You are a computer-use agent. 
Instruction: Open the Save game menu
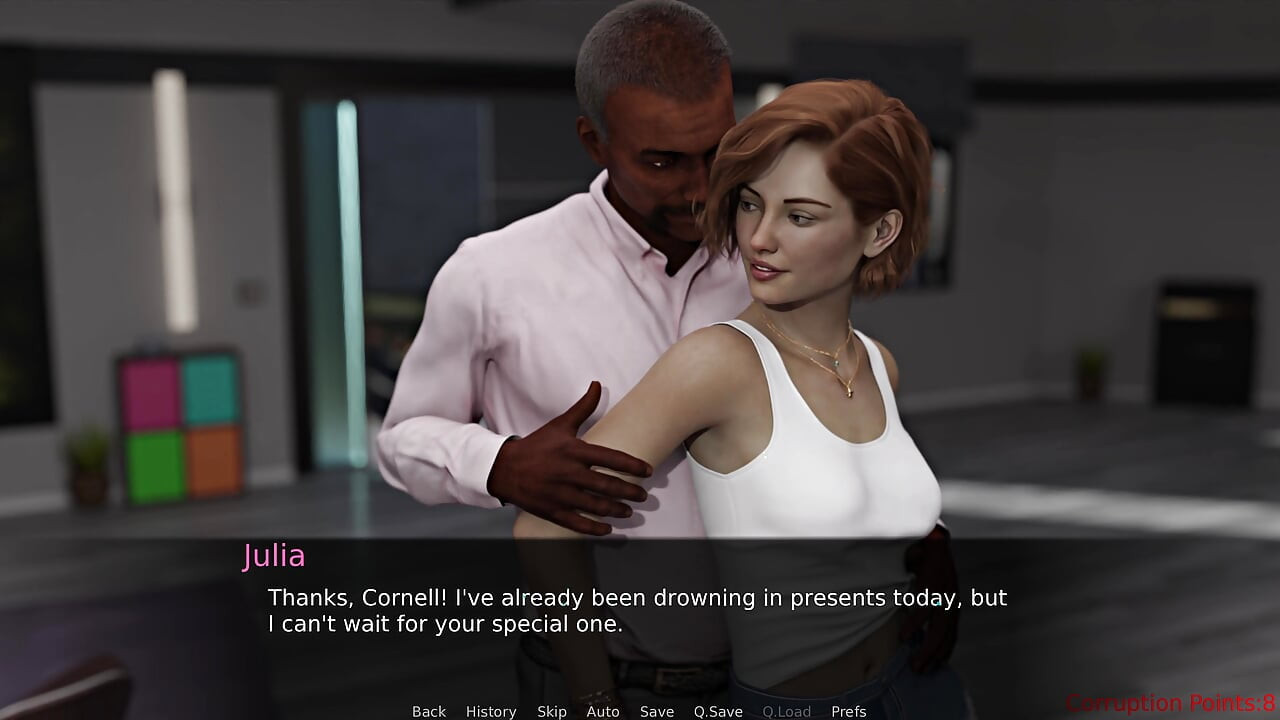point(657,711)
